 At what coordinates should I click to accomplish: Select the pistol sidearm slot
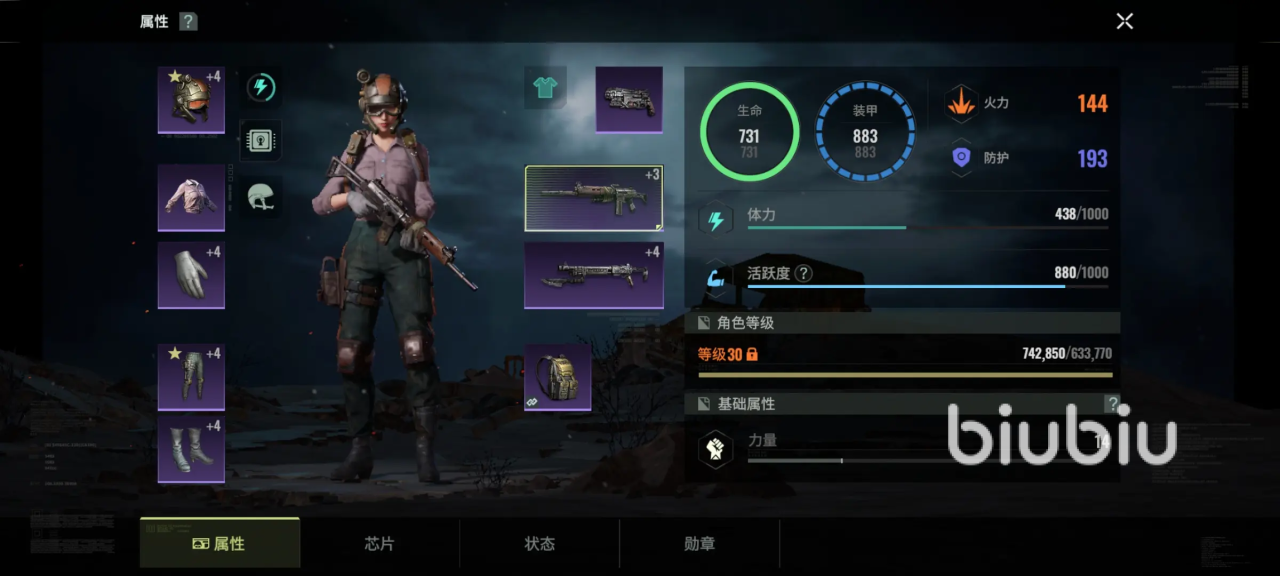coord(629,100)
